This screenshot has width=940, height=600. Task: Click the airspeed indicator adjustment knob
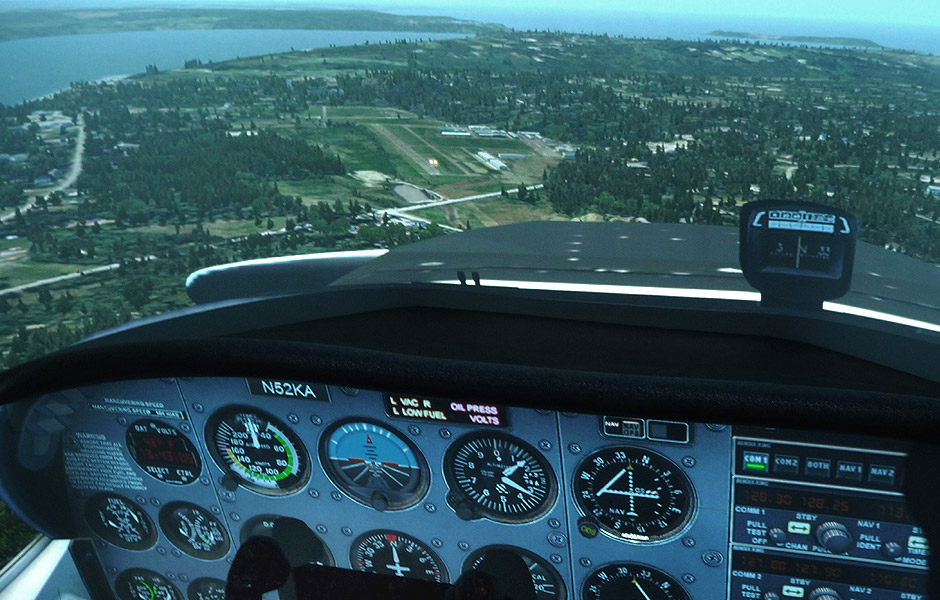(229, 482)
